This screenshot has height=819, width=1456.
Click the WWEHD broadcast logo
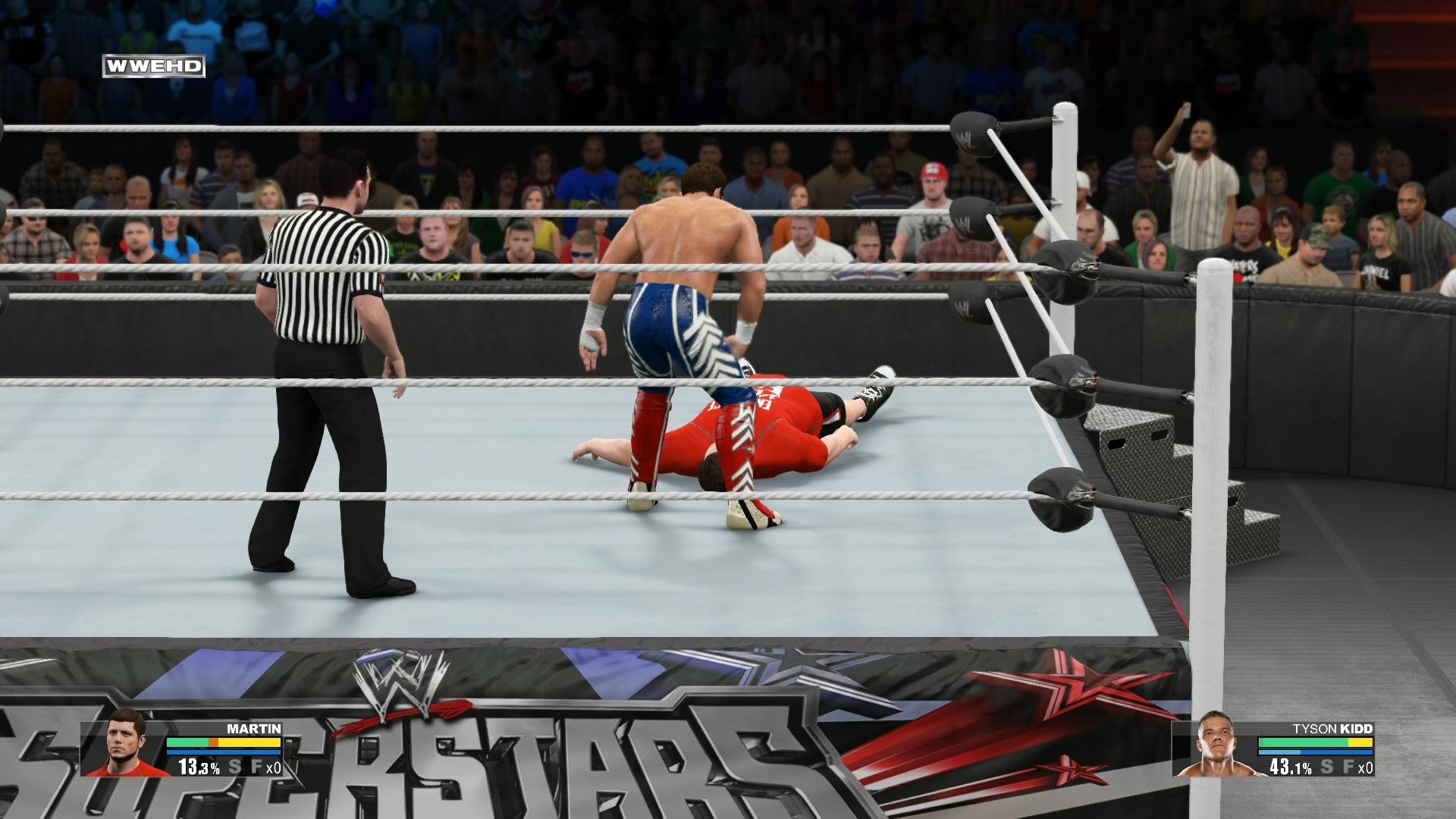point(154,65)
